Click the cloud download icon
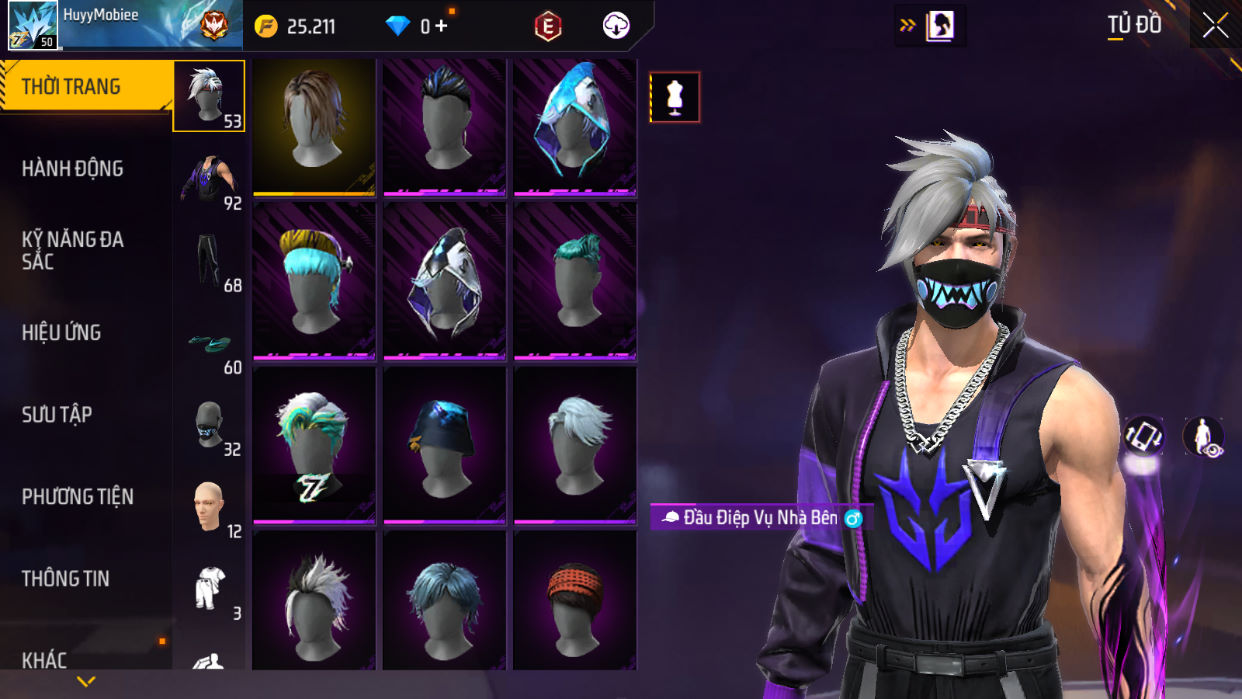The width and height of the screenshot is (1242, 699). [x=616, y=27]
